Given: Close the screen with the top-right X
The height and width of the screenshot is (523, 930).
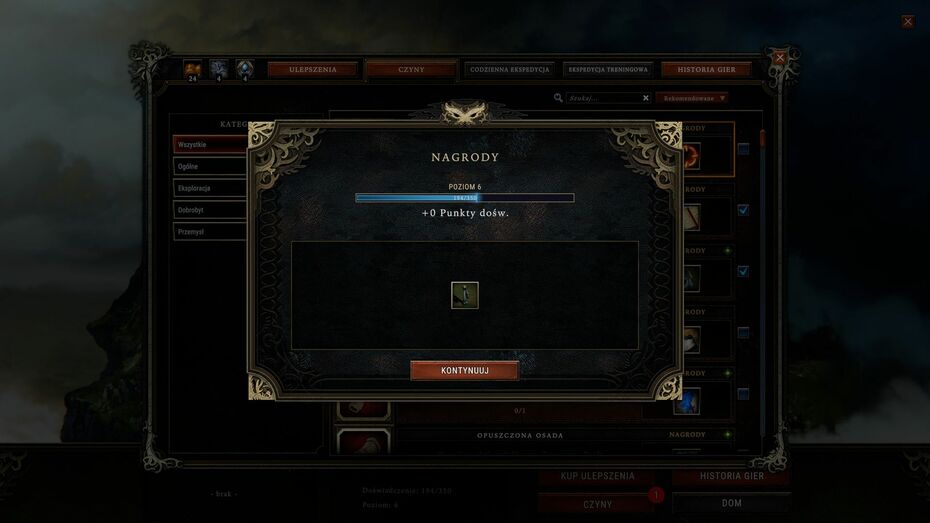Looking at the screenshot, I should pyautogui.click(x=907, y=21).
